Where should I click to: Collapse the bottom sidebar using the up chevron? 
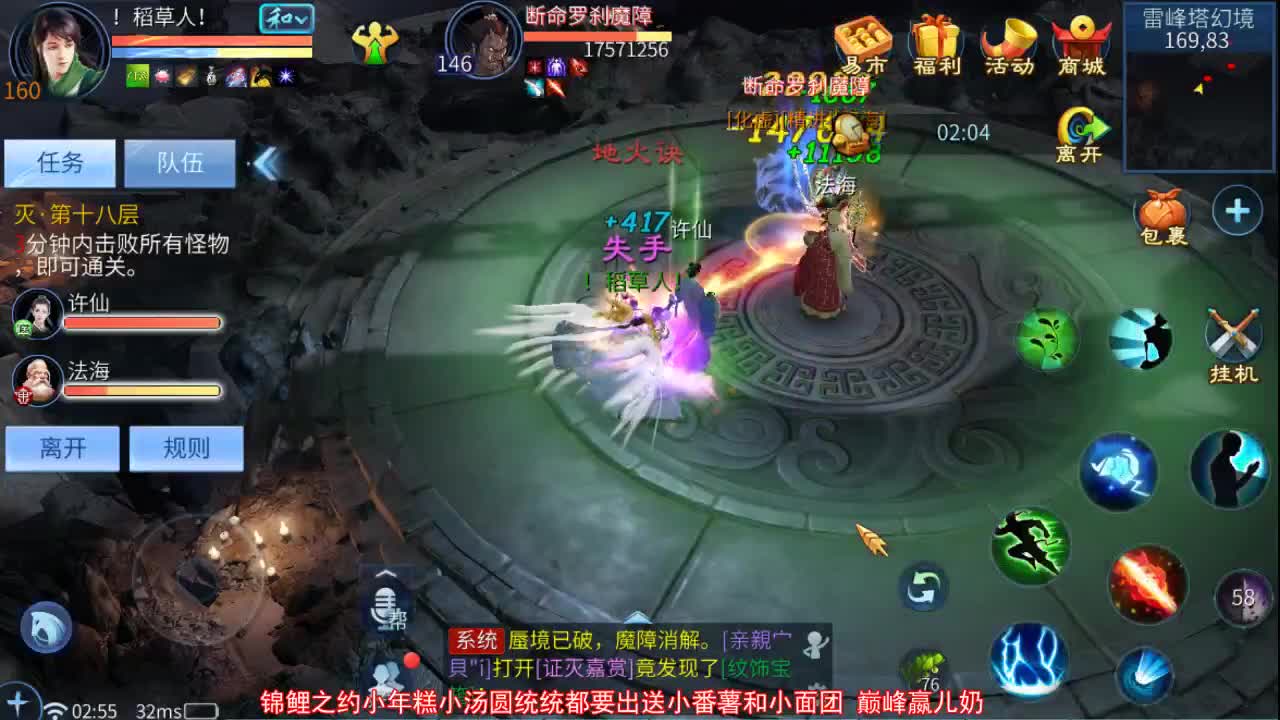tap(388, 574)
